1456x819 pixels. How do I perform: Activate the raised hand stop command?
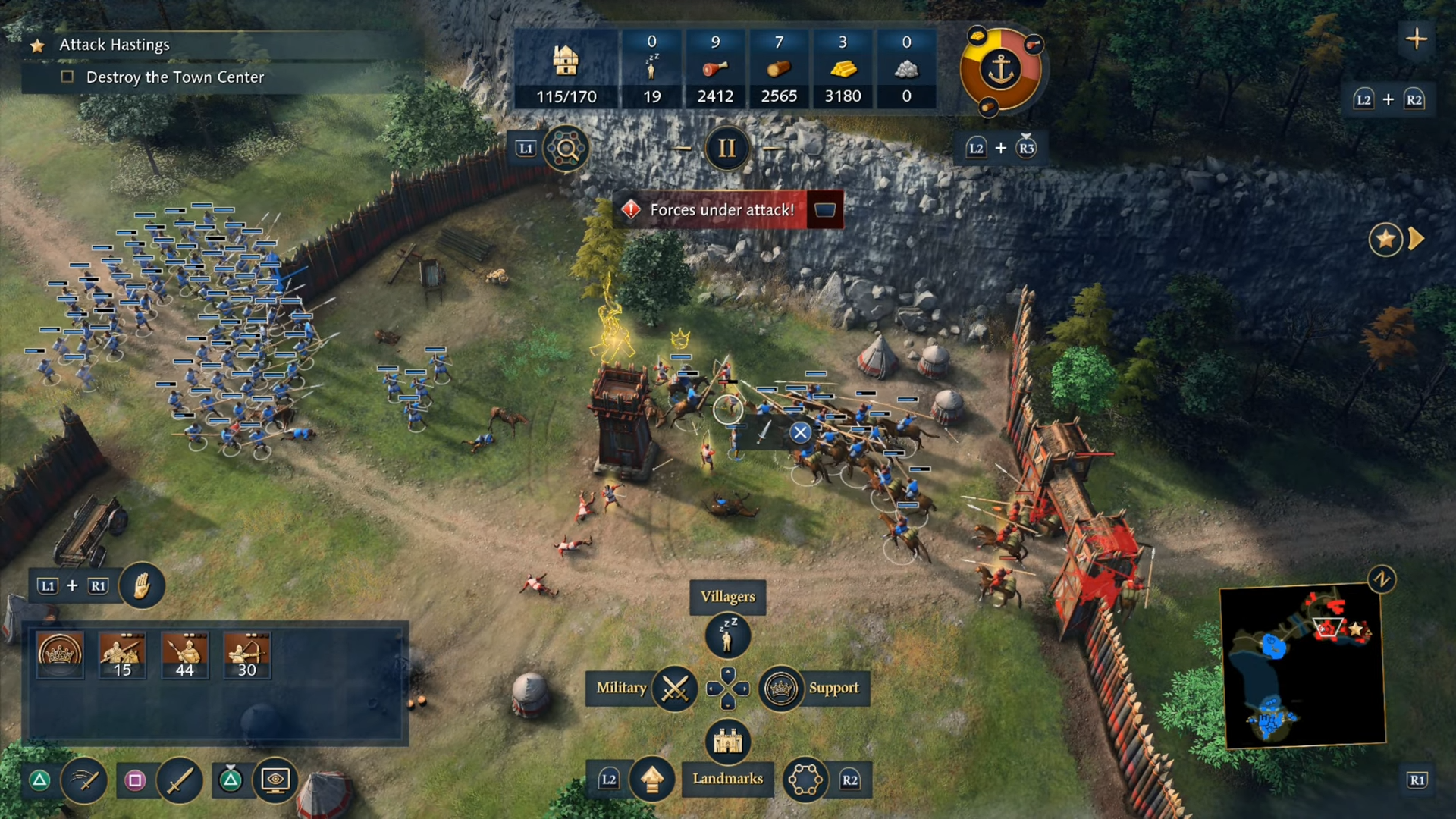pyautogui.click(x=142, y=585)
